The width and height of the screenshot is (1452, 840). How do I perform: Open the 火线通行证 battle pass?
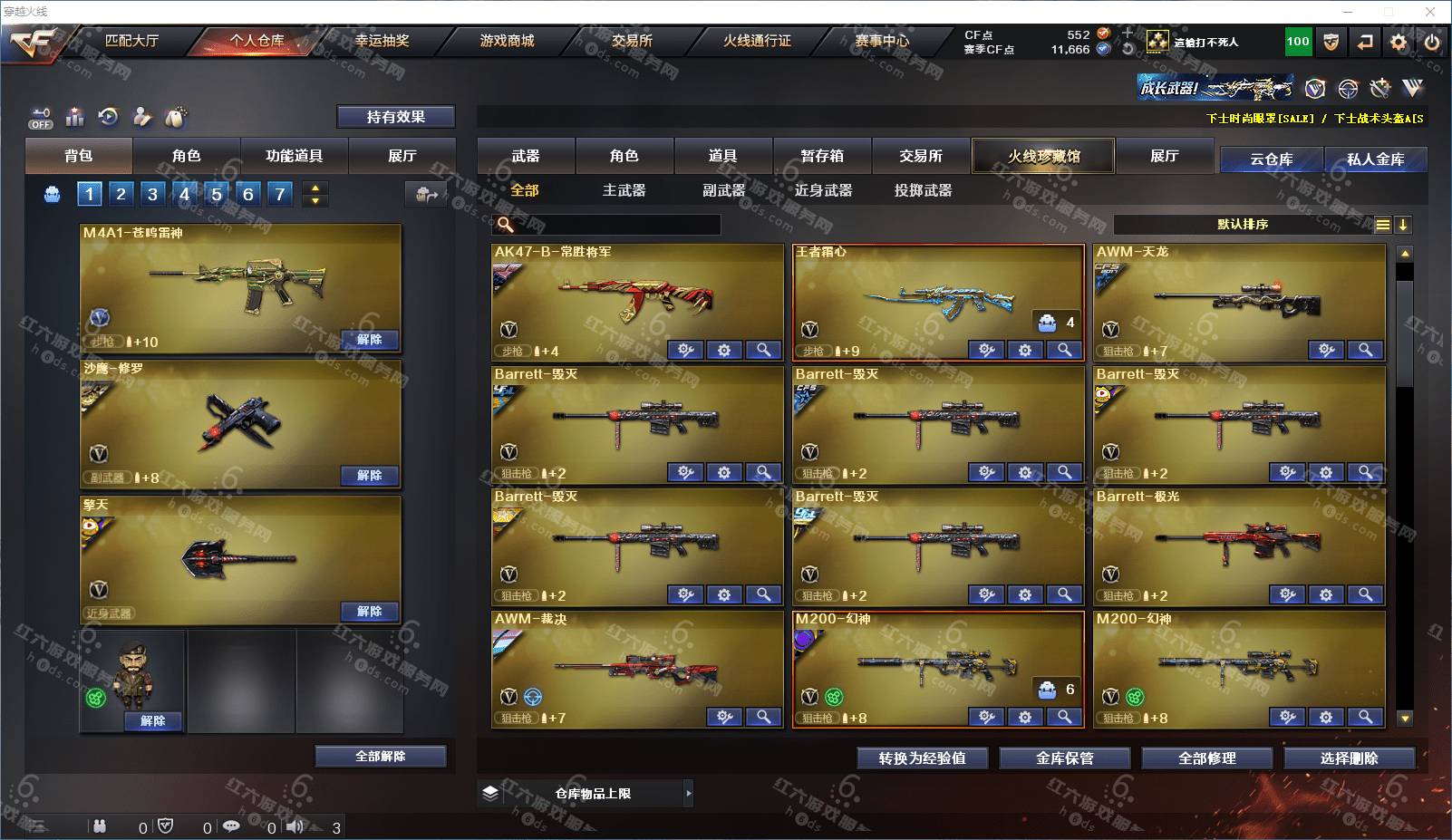(757, 41)
